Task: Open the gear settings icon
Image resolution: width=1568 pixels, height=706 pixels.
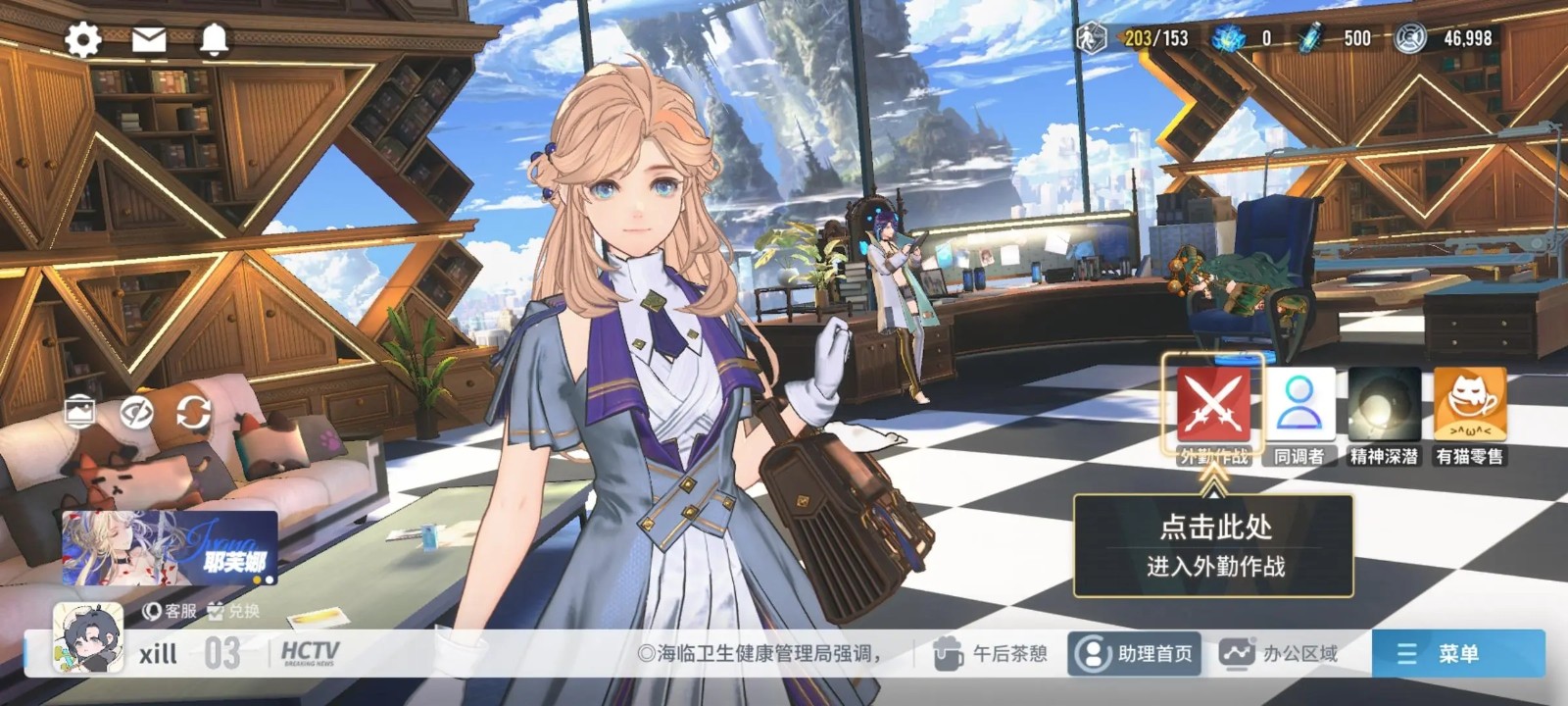Action: tap(83, 39)
